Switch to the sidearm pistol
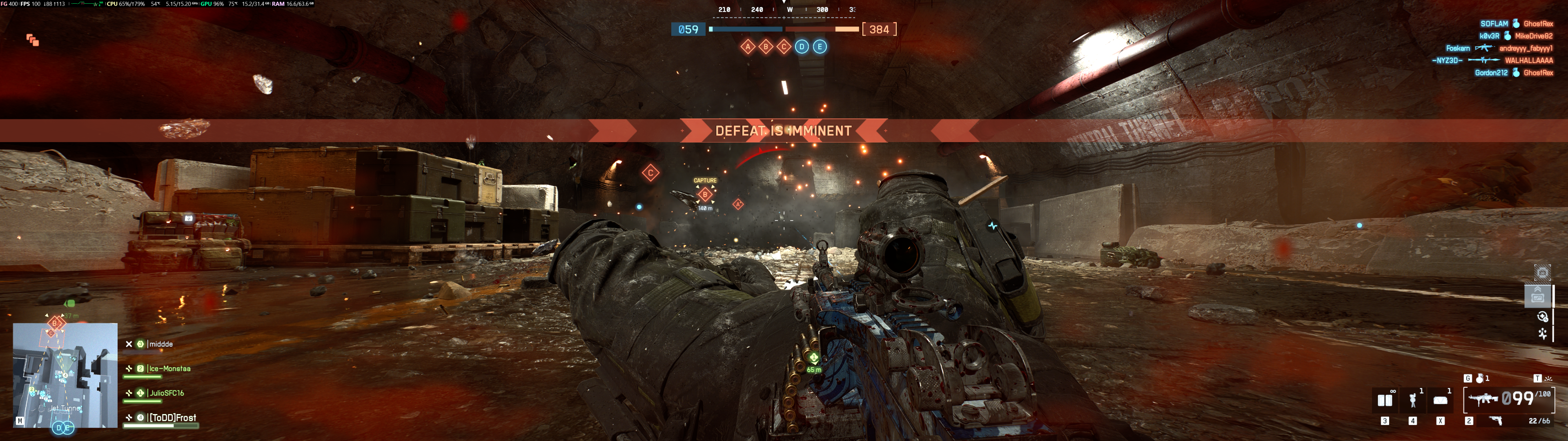Viewport: 1568px width, 441px height. coord(1496,421)
